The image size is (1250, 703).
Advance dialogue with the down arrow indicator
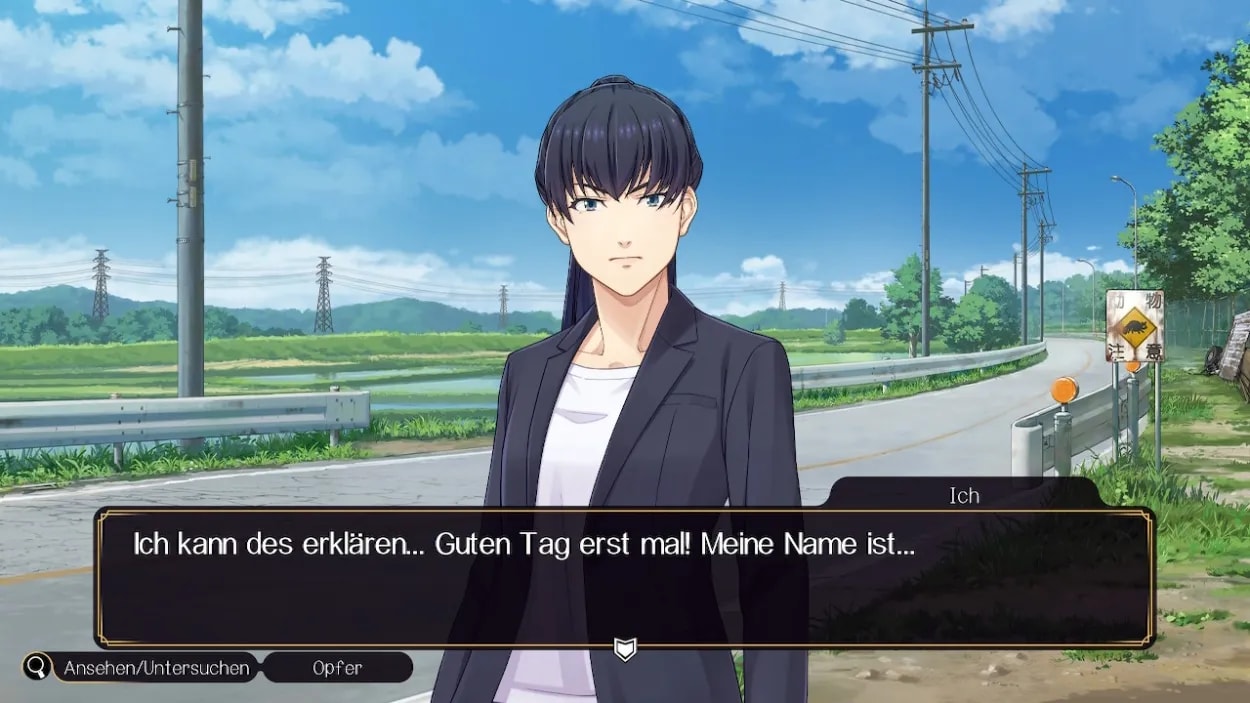click(x=625, y=651)
